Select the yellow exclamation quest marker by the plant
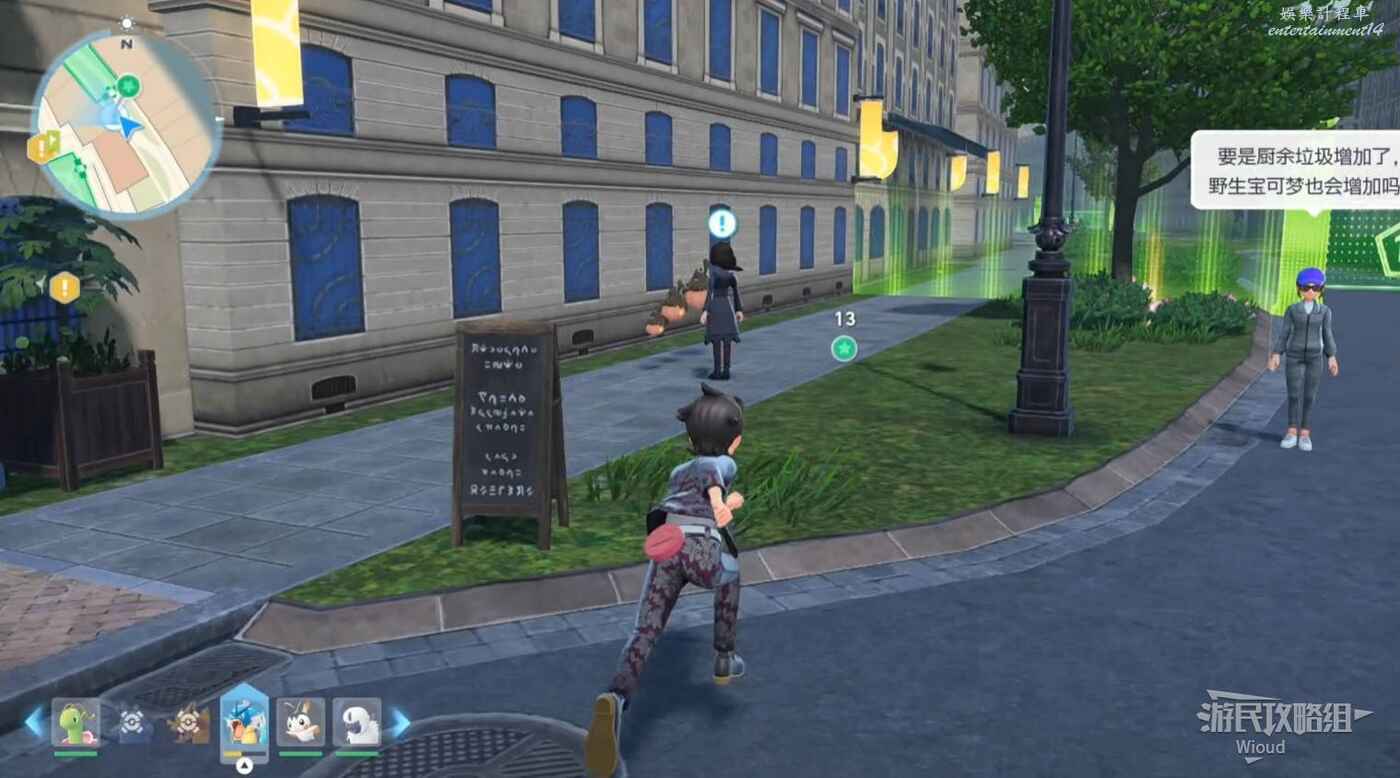 (x=64, y=288)
